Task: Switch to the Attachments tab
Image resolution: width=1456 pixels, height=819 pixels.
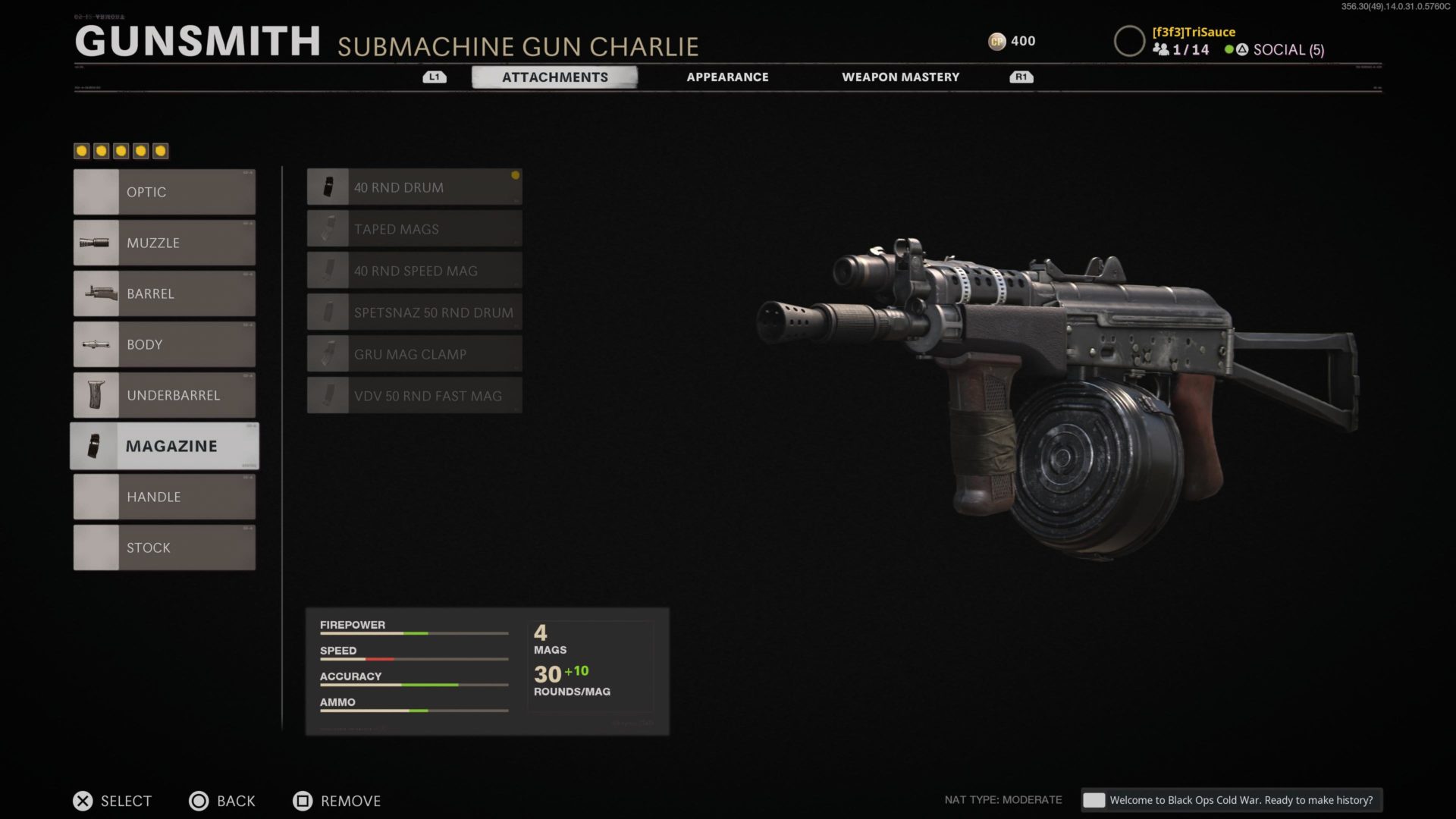Action: tap(554, 77)
